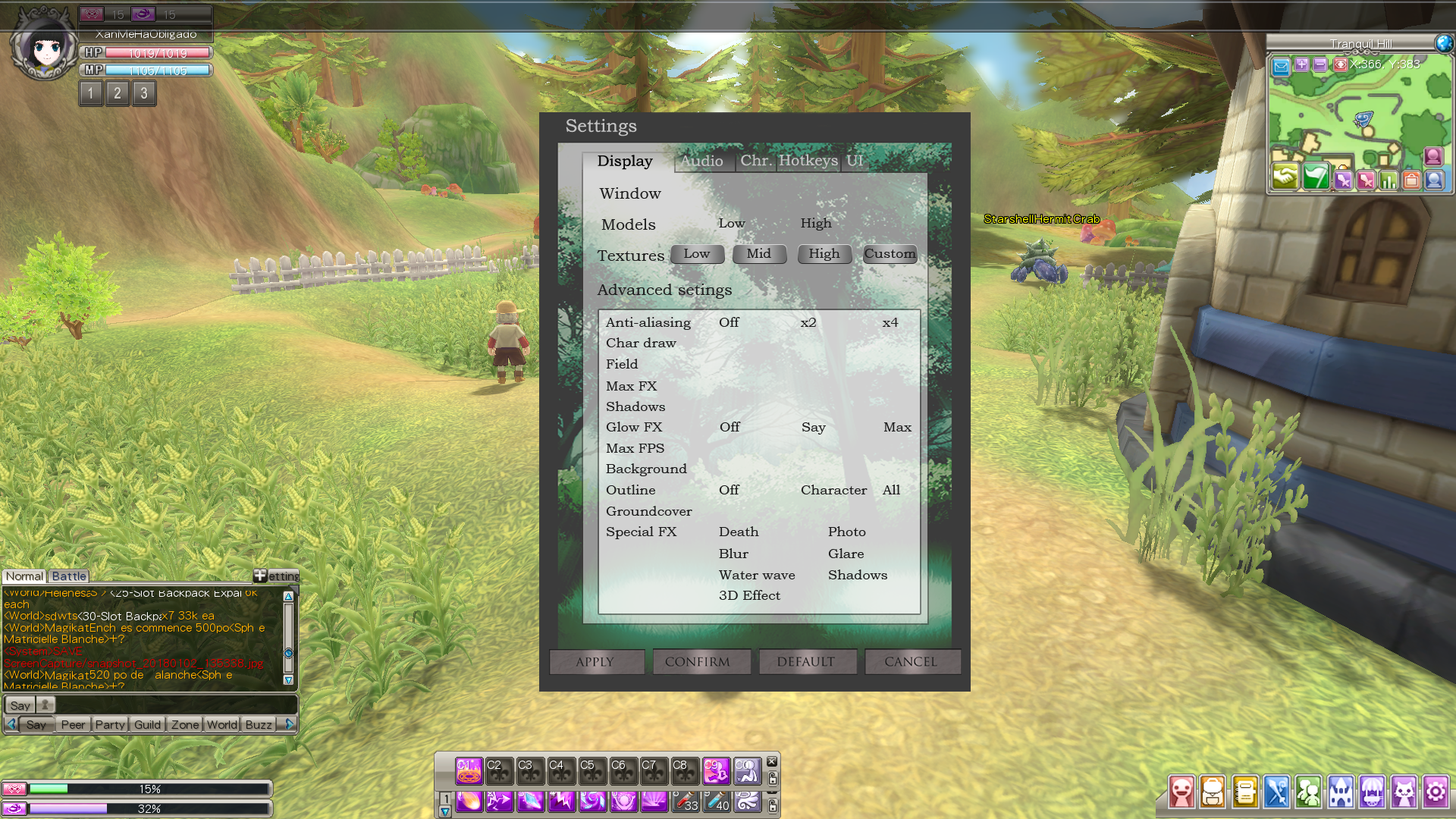
Task: Apply the display settings
Action: [x=596, y=662]
